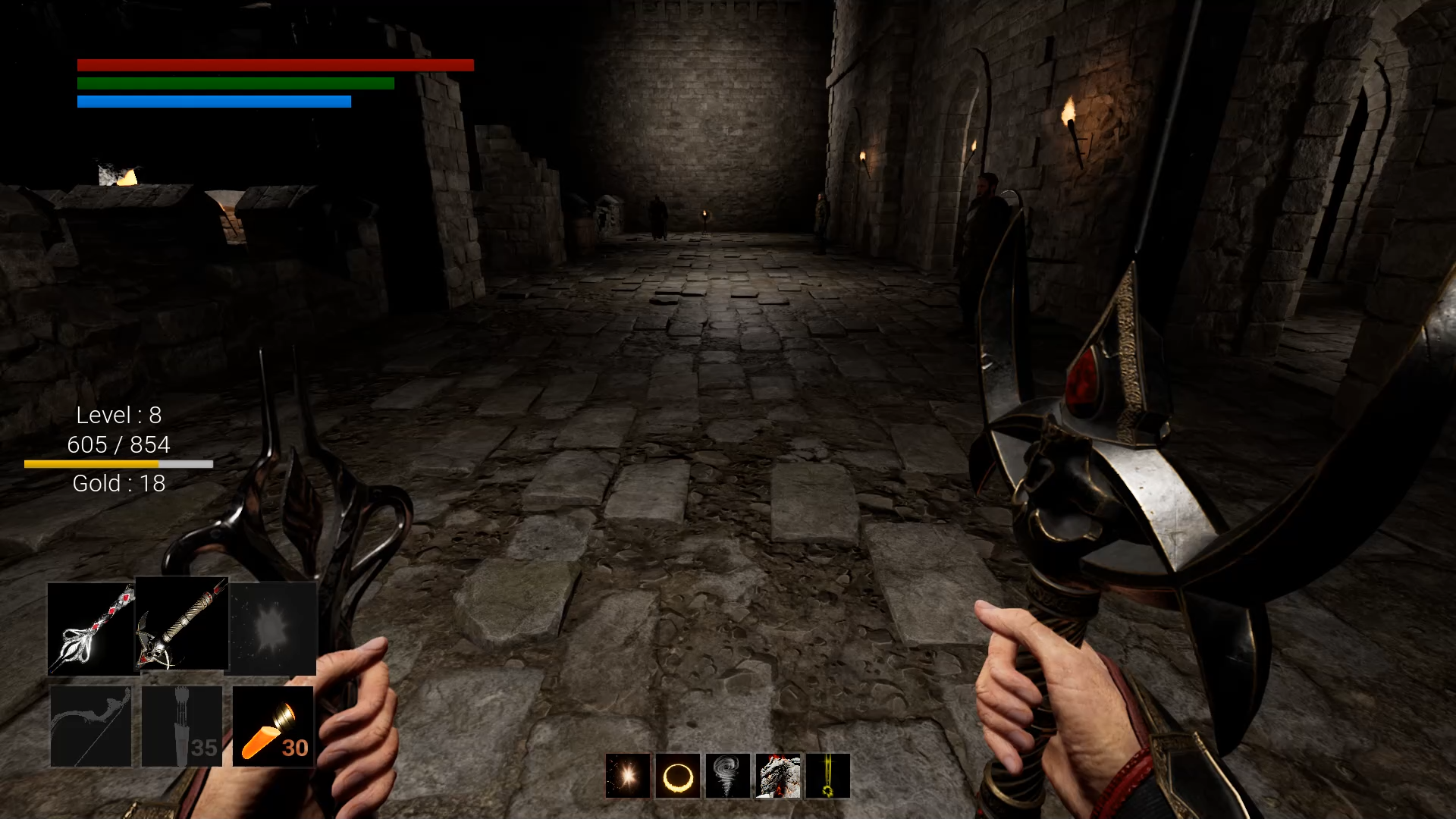Click the Gold : 18 counter
1456x819 pixels.
click(118, 483)
